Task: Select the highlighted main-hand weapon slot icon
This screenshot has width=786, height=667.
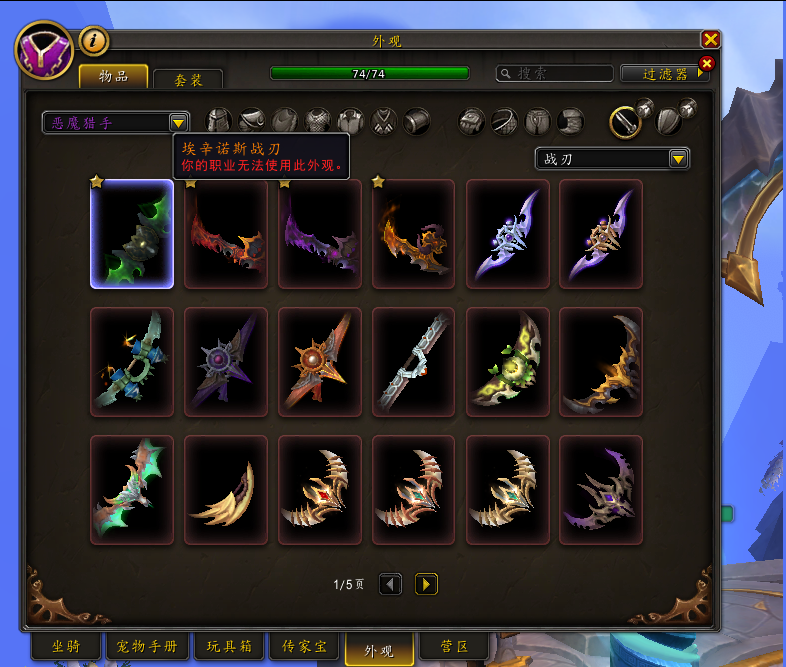Action: pyautogui.click(x=626, y=122)
